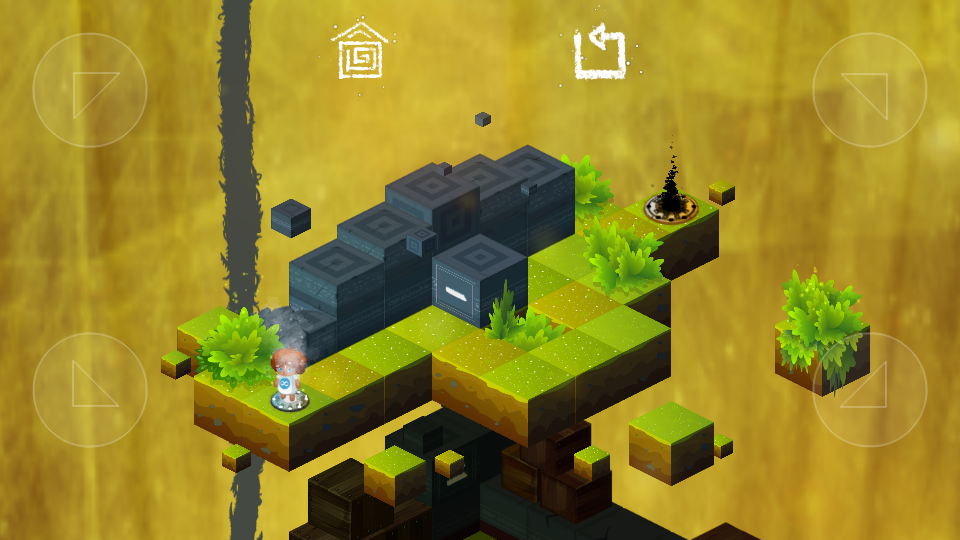Image resolution: width=960 pixels, height=540 pixels.
Task: Tap the upper-left movement arrow button
Action: [90, 90]
